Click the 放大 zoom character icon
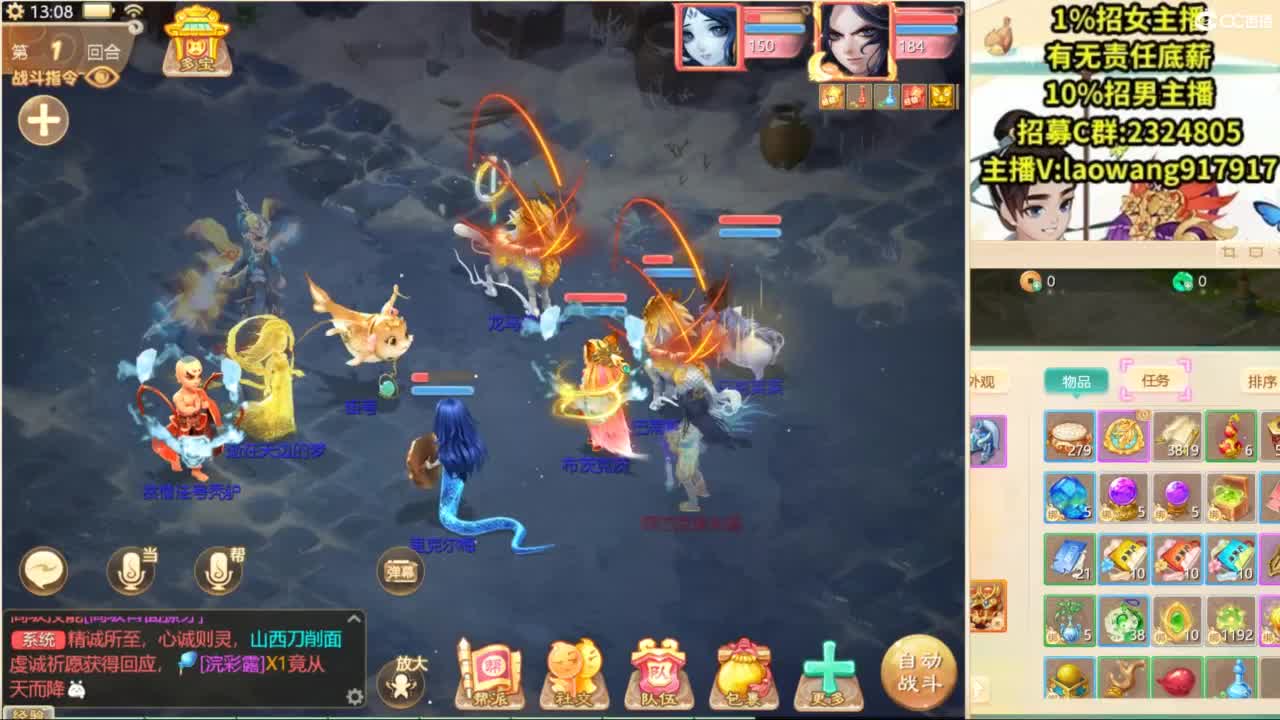Viewport: 1280px width, 720px height. click(400, 681)
